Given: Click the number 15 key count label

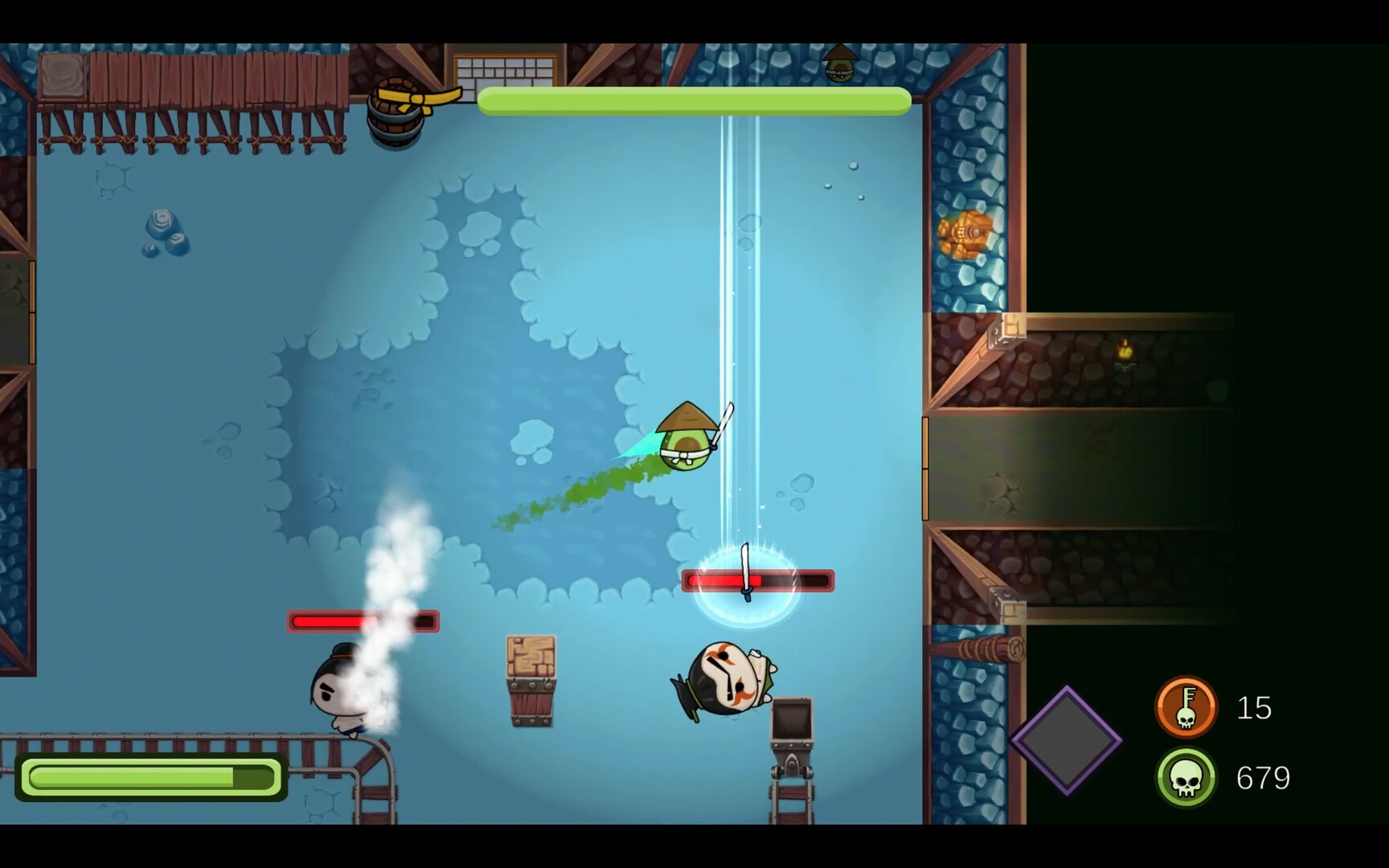Looking at the screenshot, I should [1255, 707].
